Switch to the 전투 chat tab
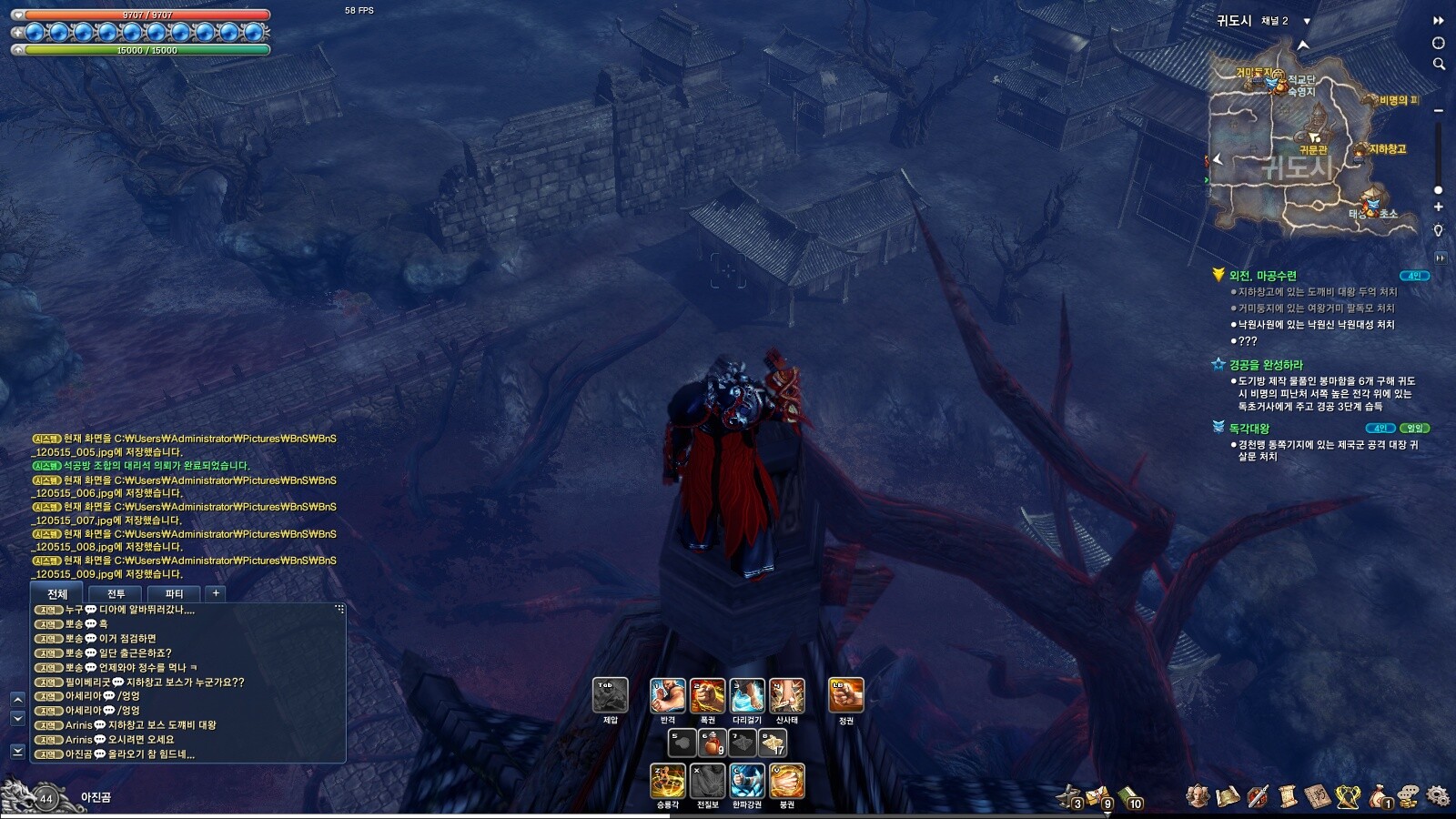The image size is (1456, 819). [x=116, y=593]
